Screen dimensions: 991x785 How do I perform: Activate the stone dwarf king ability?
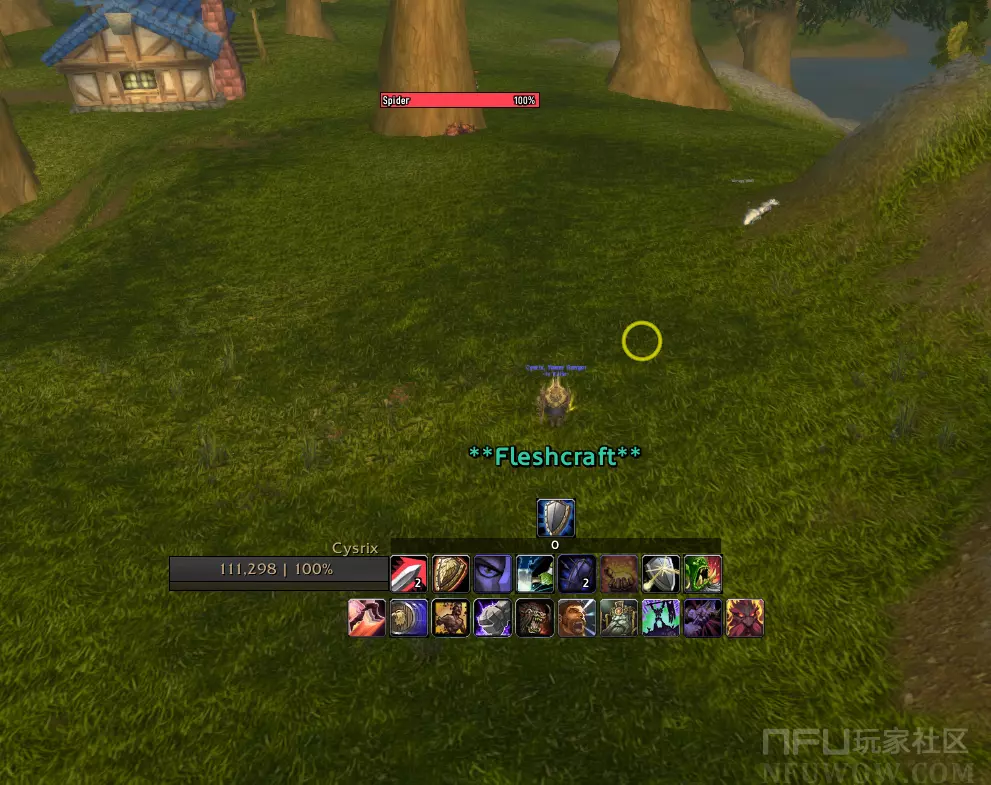[x=619, y=618]
